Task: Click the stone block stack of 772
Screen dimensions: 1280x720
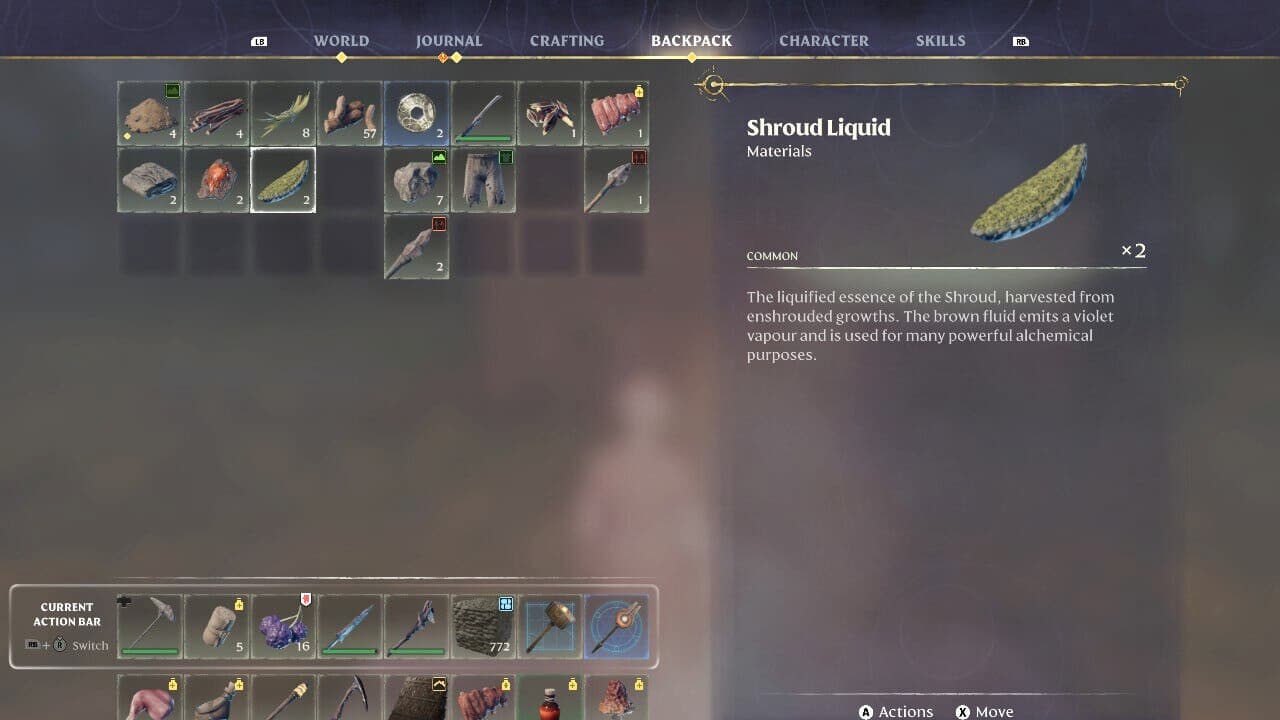Action: tap(483, 627)
